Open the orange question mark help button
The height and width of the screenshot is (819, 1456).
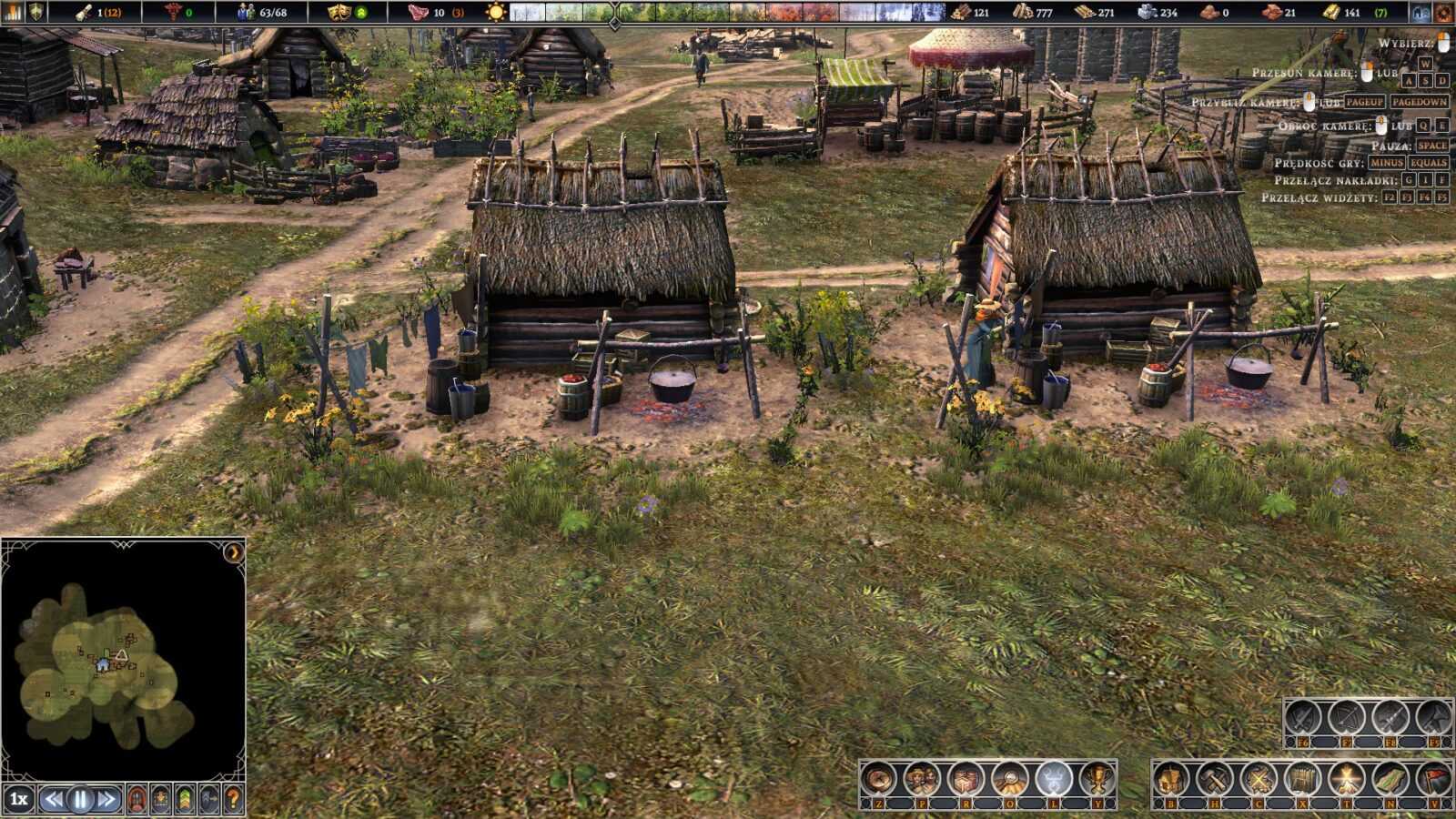(233, 800)
